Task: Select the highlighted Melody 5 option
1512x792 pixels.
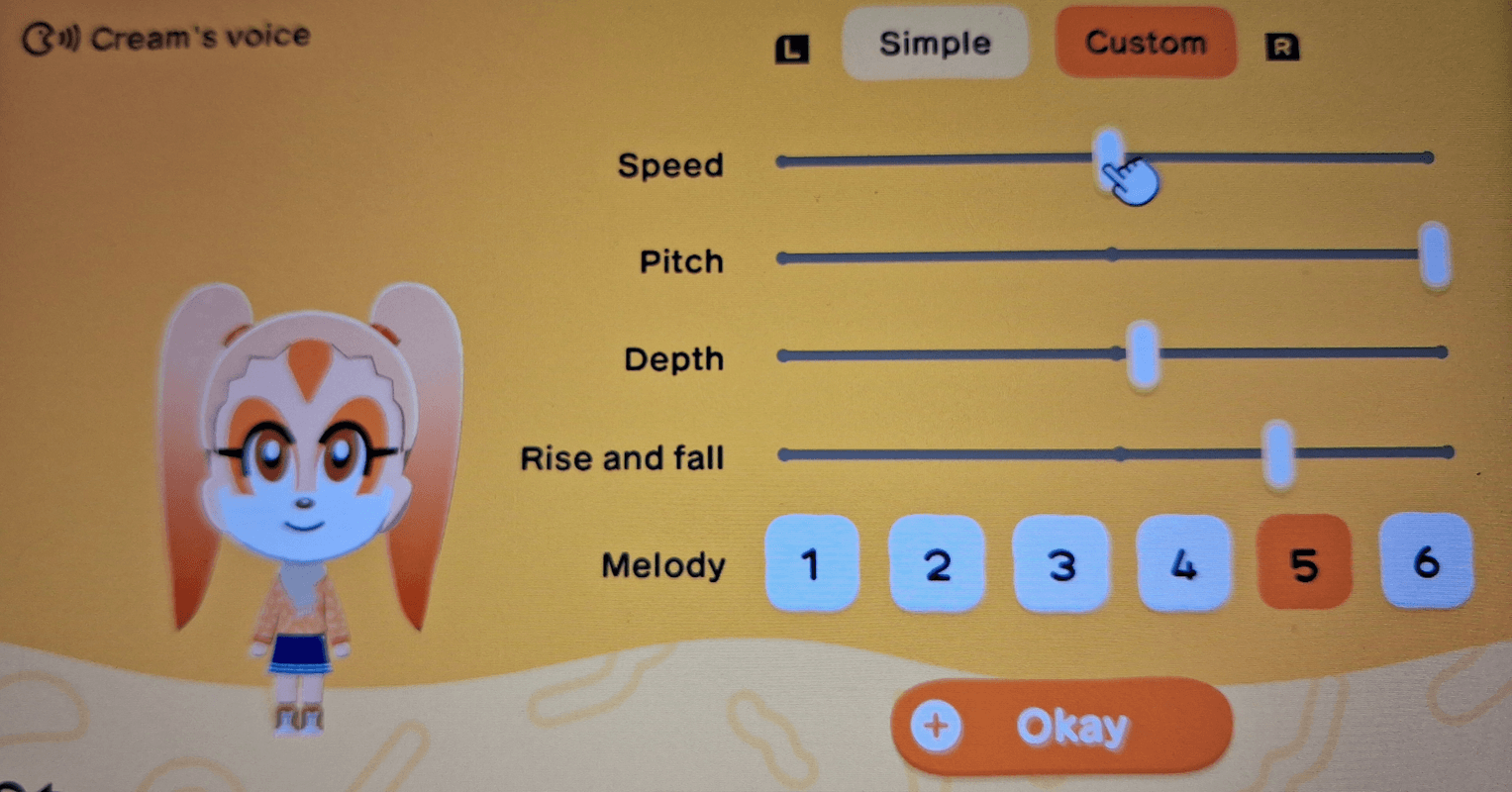Action: coord(1304,564)
